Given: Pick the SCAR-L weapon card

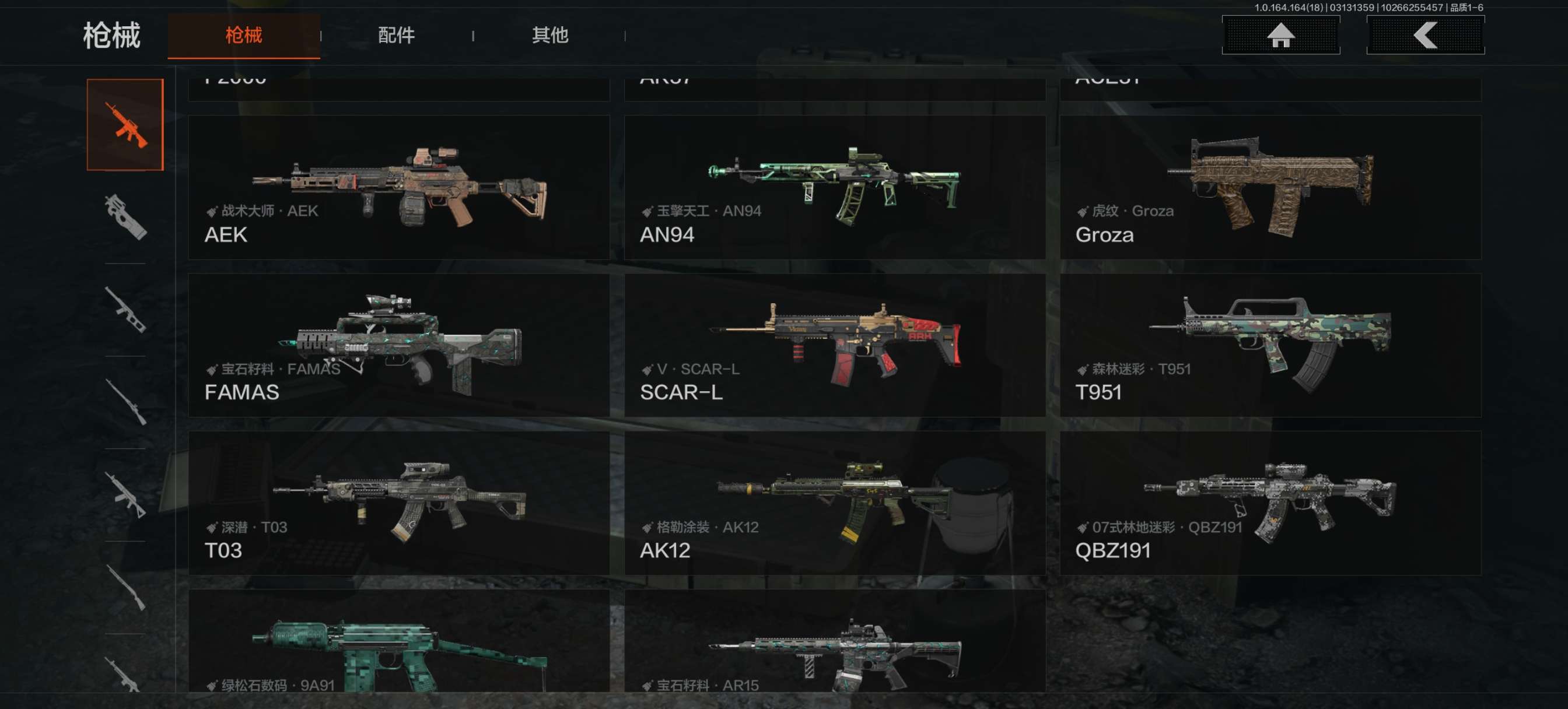Looking at the screenshot, I should click(x=835, y=345).
